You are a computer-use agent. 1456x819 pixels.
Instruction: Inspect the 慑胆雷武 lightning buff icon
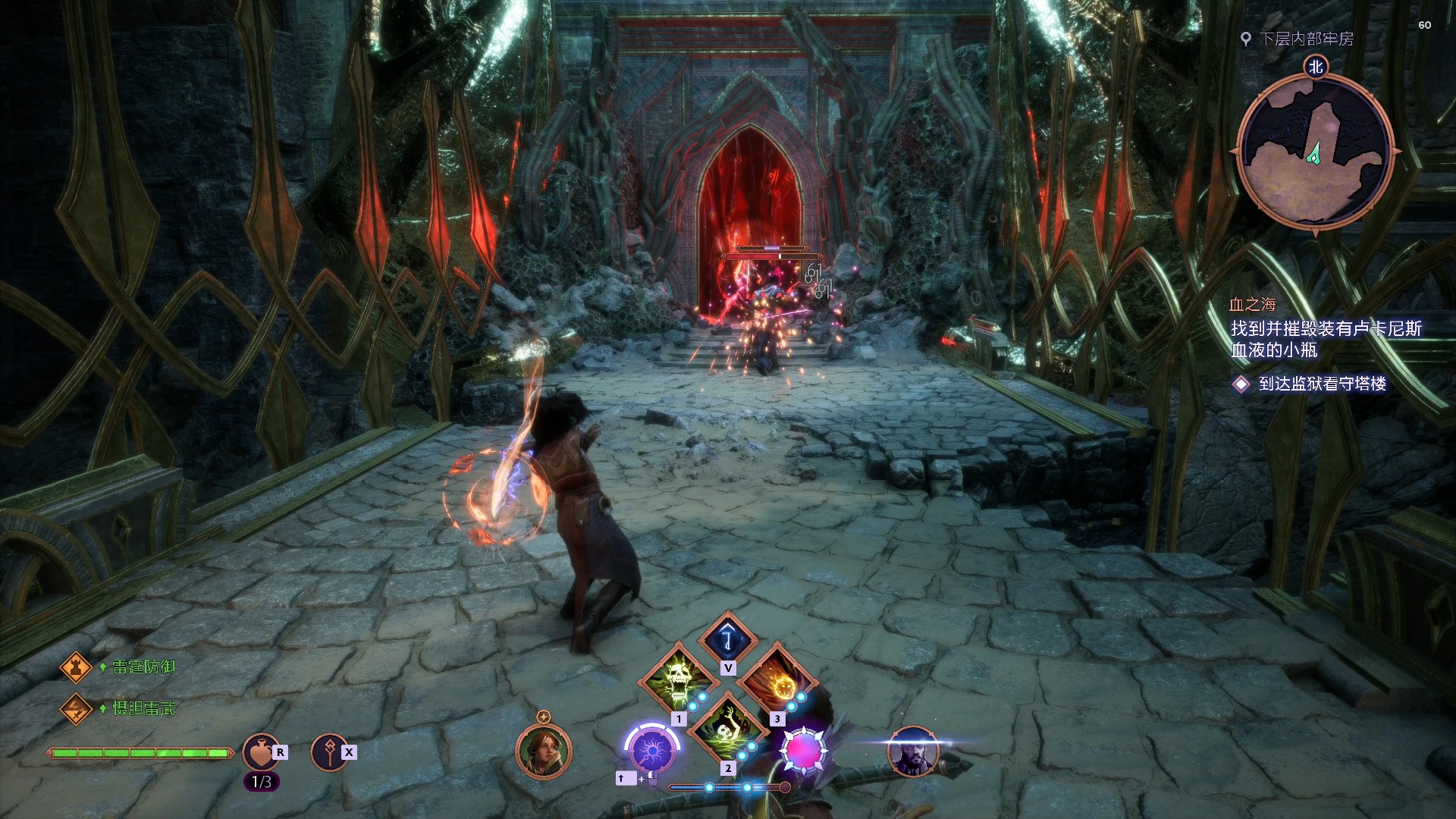(x=76, y=709)
